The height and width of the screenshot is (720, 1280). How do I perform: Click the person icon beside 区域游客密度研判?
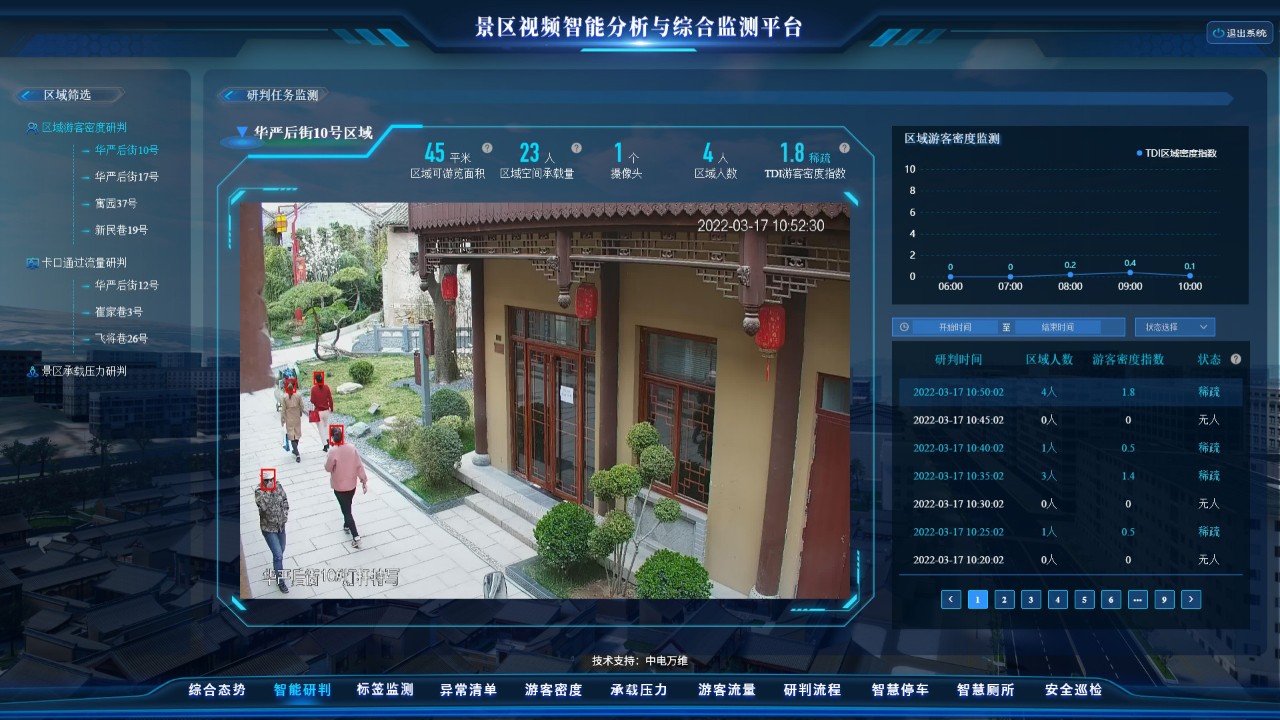tap(31, 128)
